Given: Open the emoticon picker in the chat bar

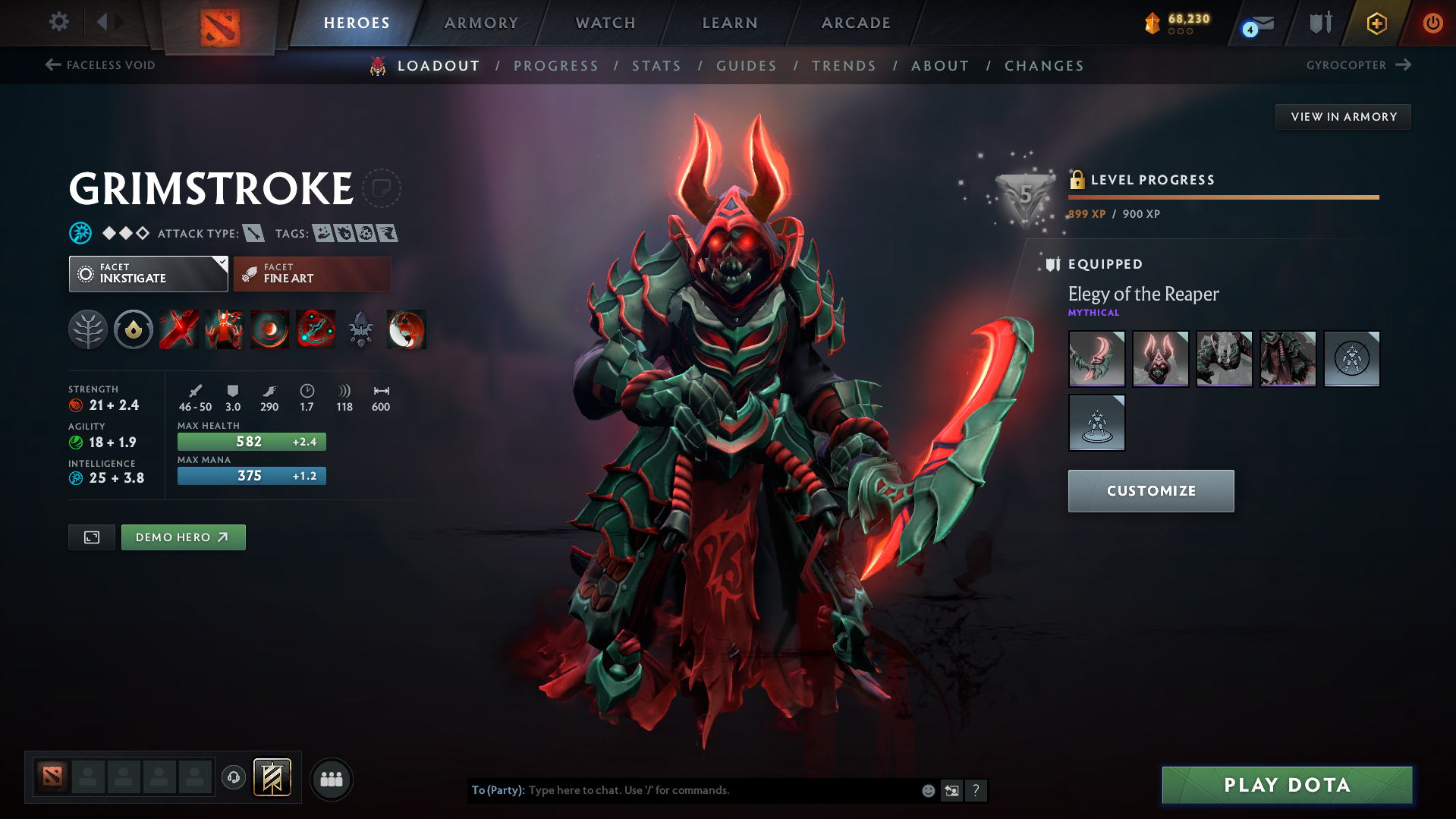Looking at the screenshot, I should point(927,790).
